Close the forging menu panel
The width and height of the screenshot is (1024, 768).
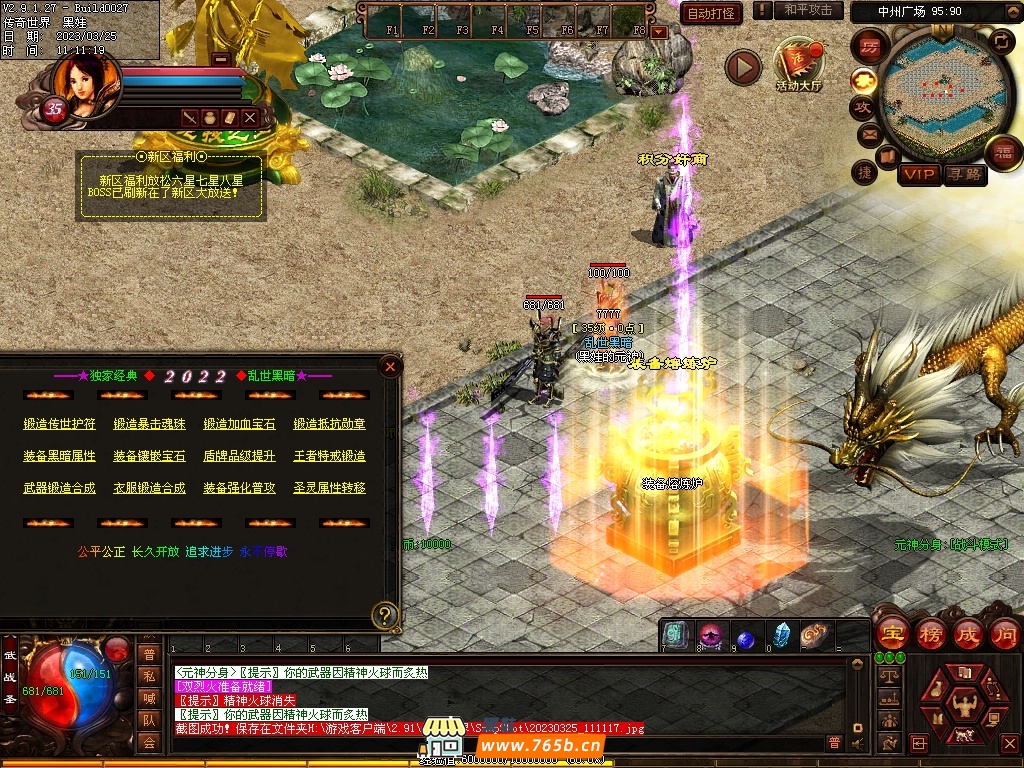click(x=391, y=367)
